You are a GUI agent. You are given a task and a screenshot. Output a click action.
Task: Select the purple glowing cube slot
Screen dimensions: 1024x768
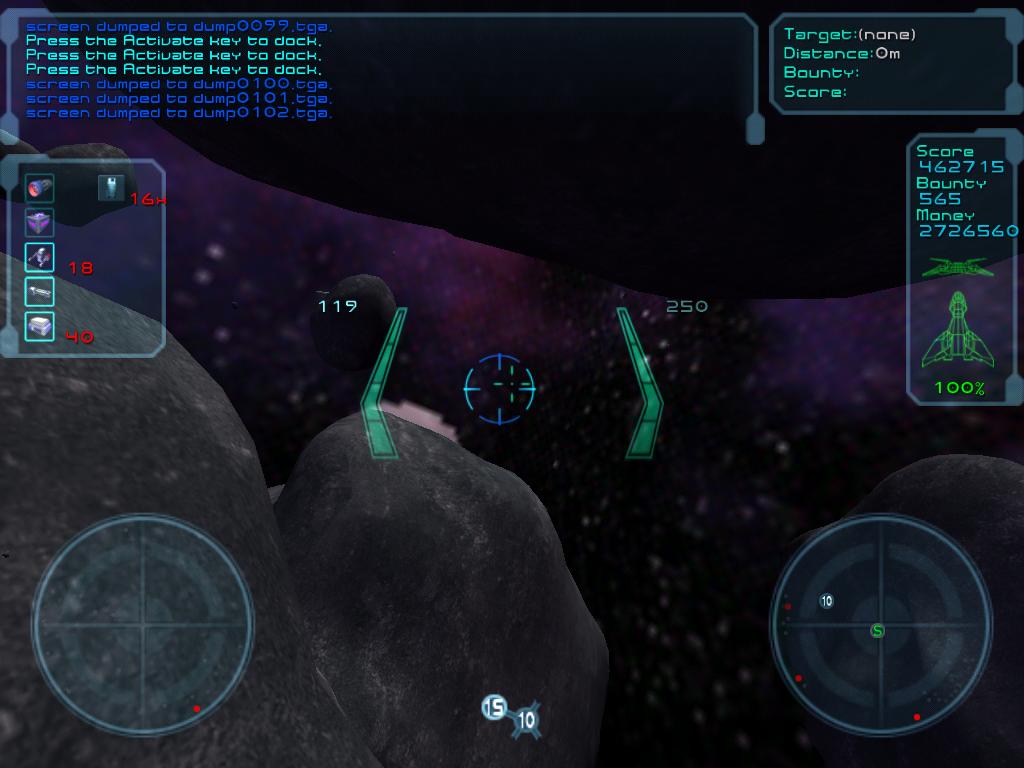point(40,222)
